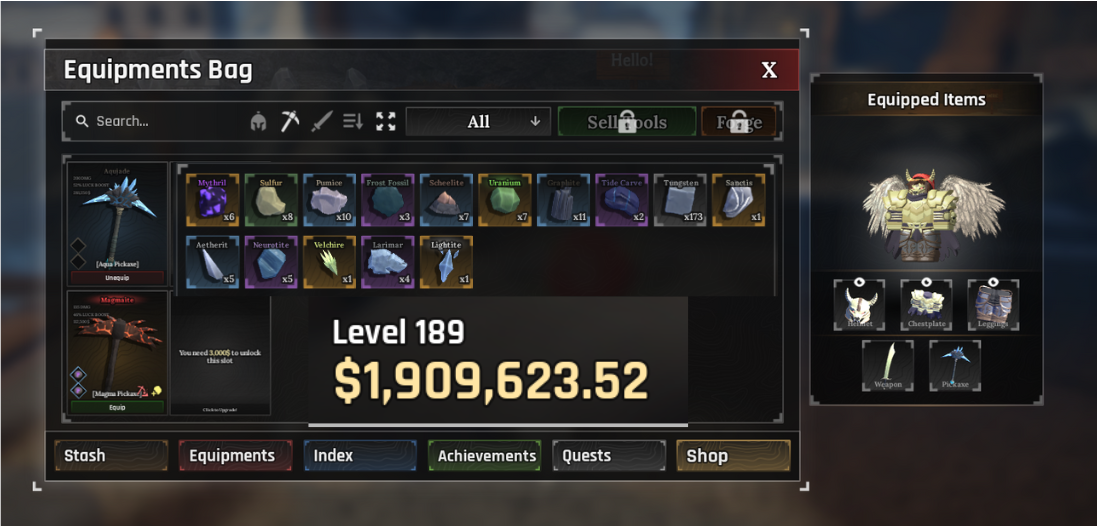Switch to the Stash tab
The height and width of the screenshot is (526, 1097).
coord(111,455)
